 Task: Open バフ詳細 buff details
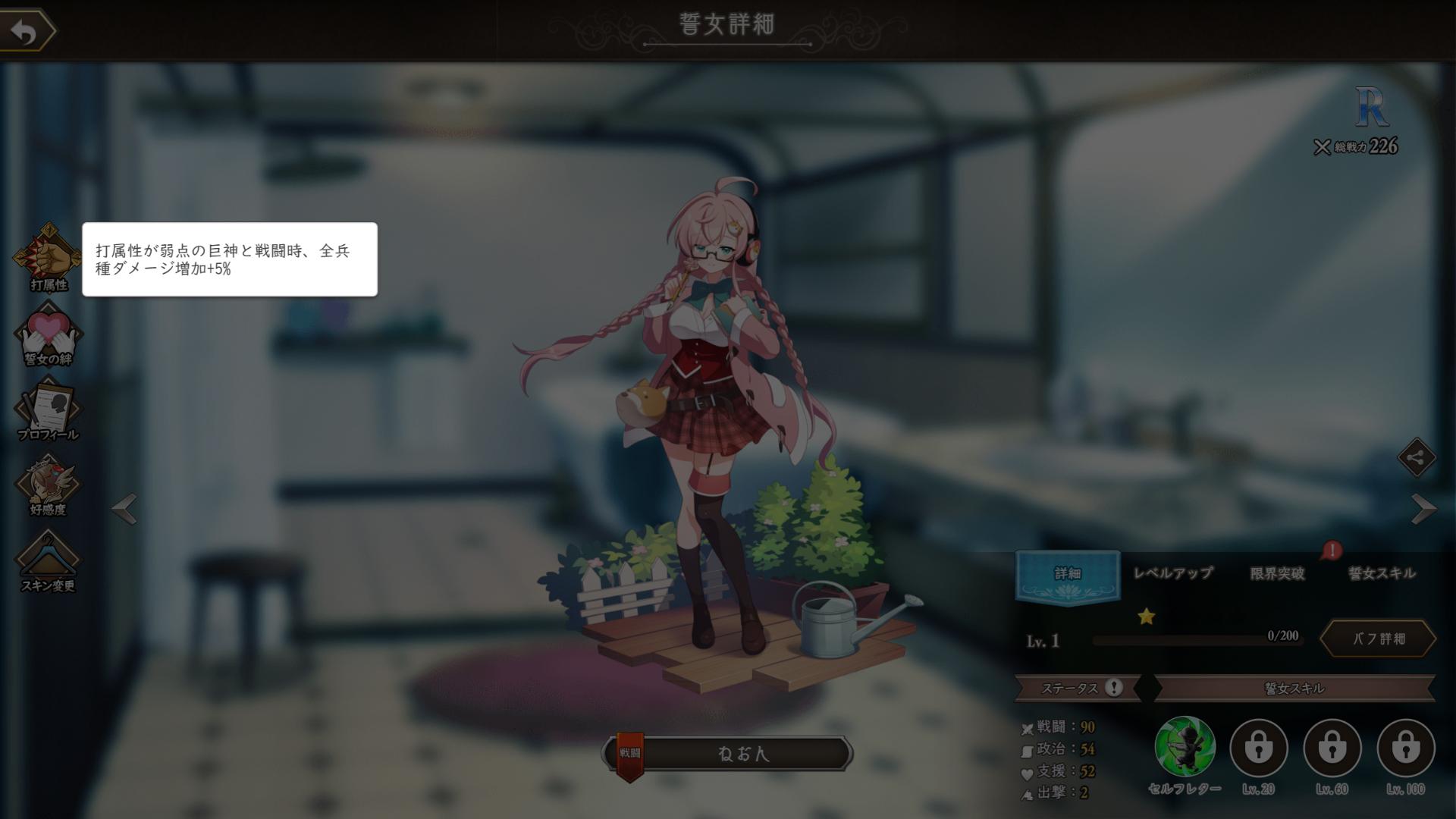click(1379, 639)
